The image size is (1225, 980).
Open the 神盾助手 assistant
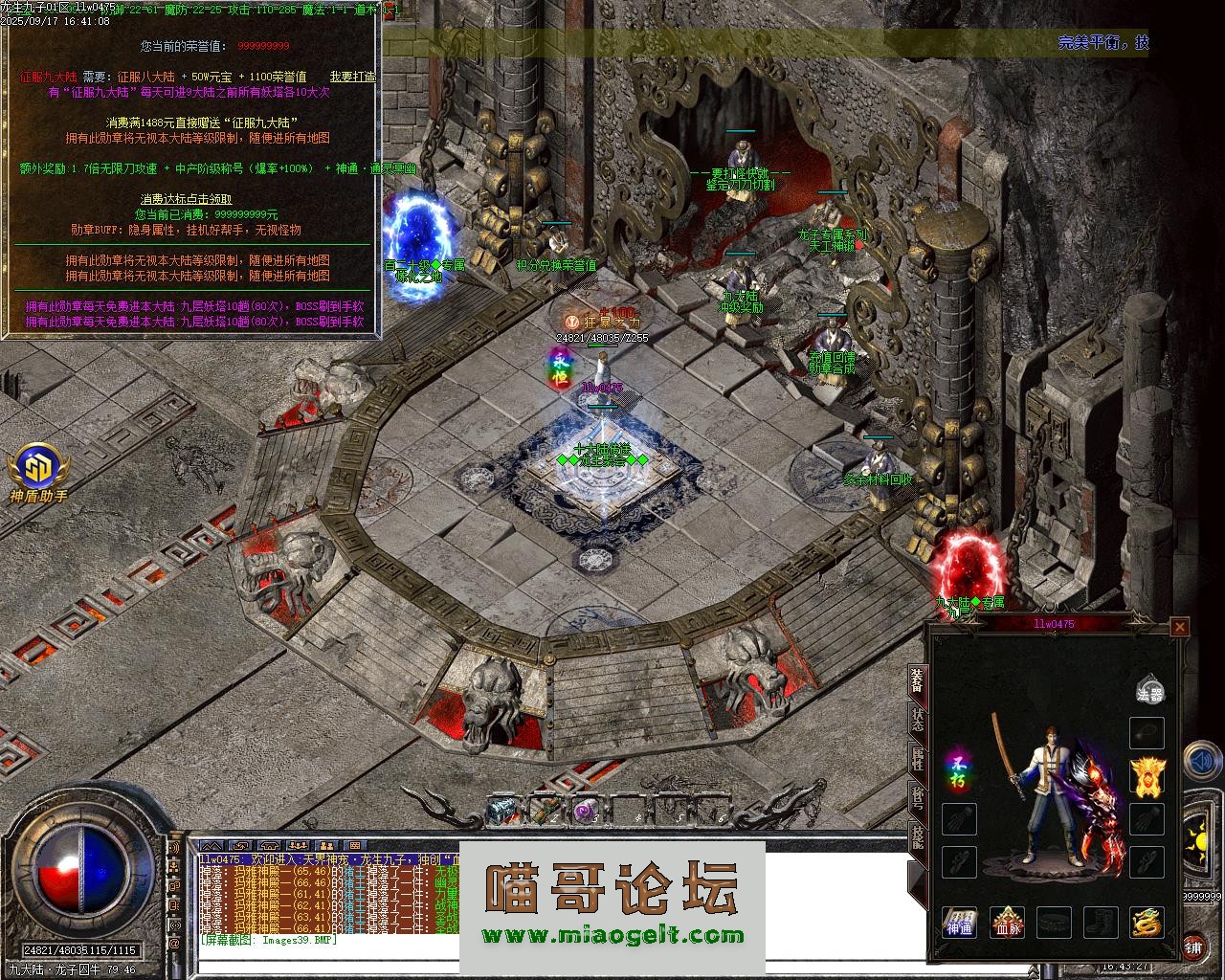click(39, 476)
